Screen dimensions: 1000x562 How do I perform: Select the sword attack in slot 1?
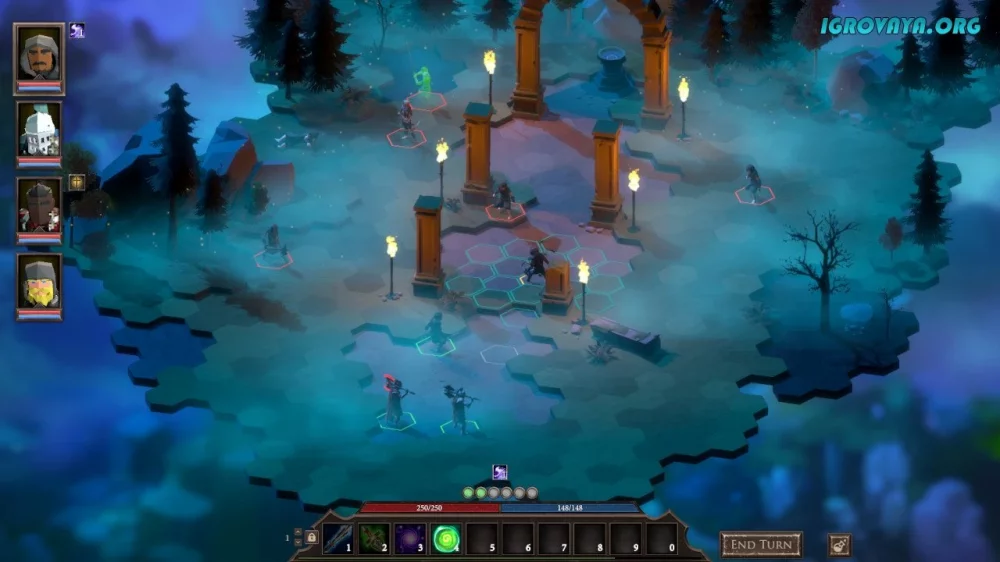338,538
